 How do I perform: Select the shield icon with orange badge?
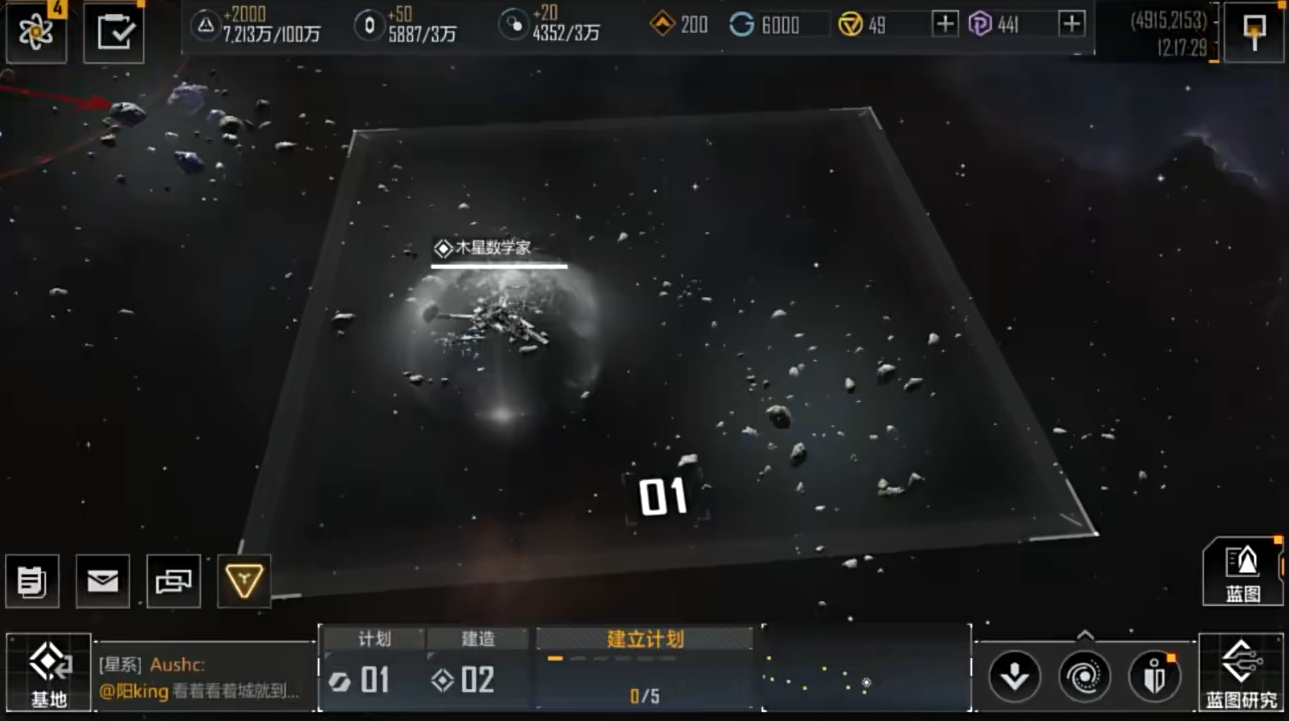pos(1155,676)
